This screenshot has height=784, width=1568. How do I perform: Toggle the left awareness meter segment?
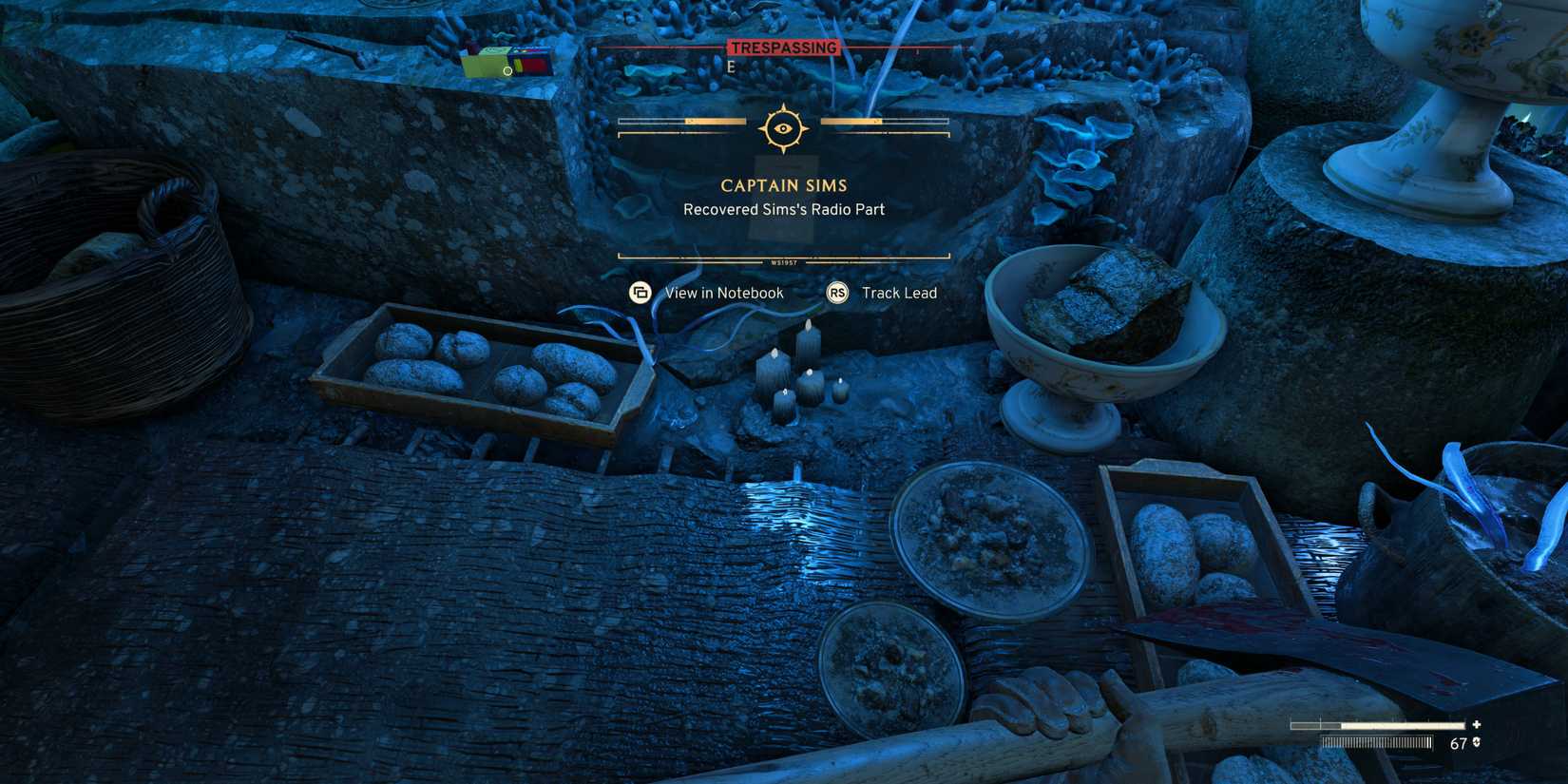click(x=680, y=122)
